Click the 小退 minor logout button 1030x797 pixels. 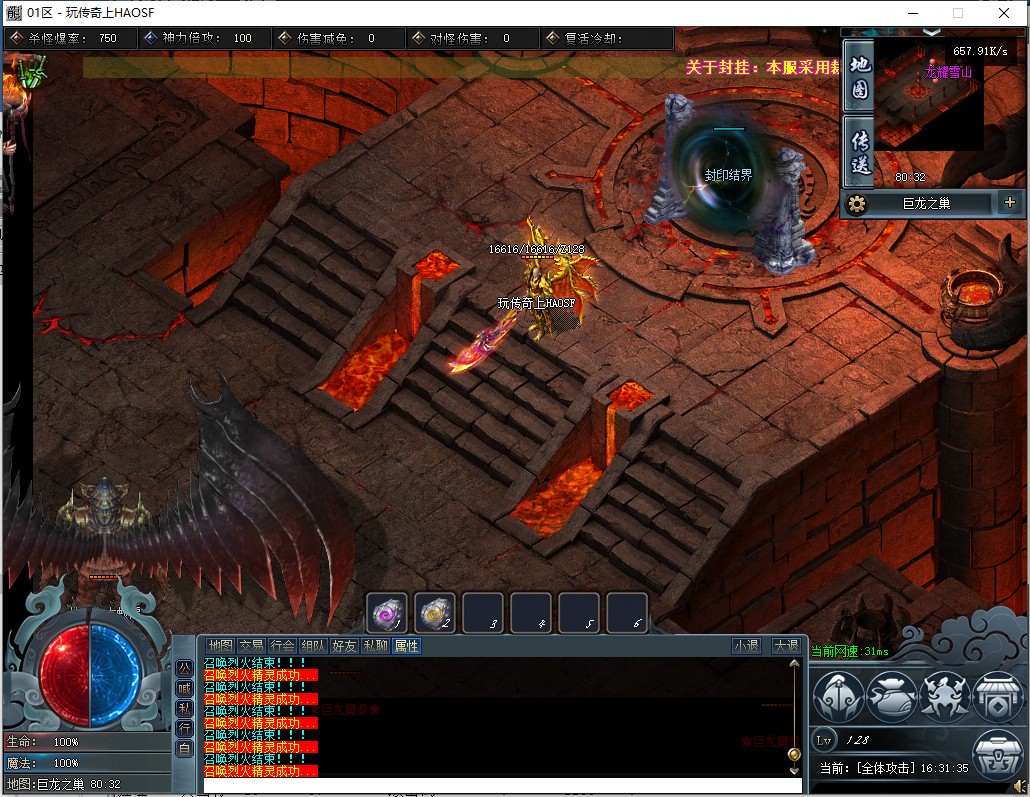pos(747,646)
